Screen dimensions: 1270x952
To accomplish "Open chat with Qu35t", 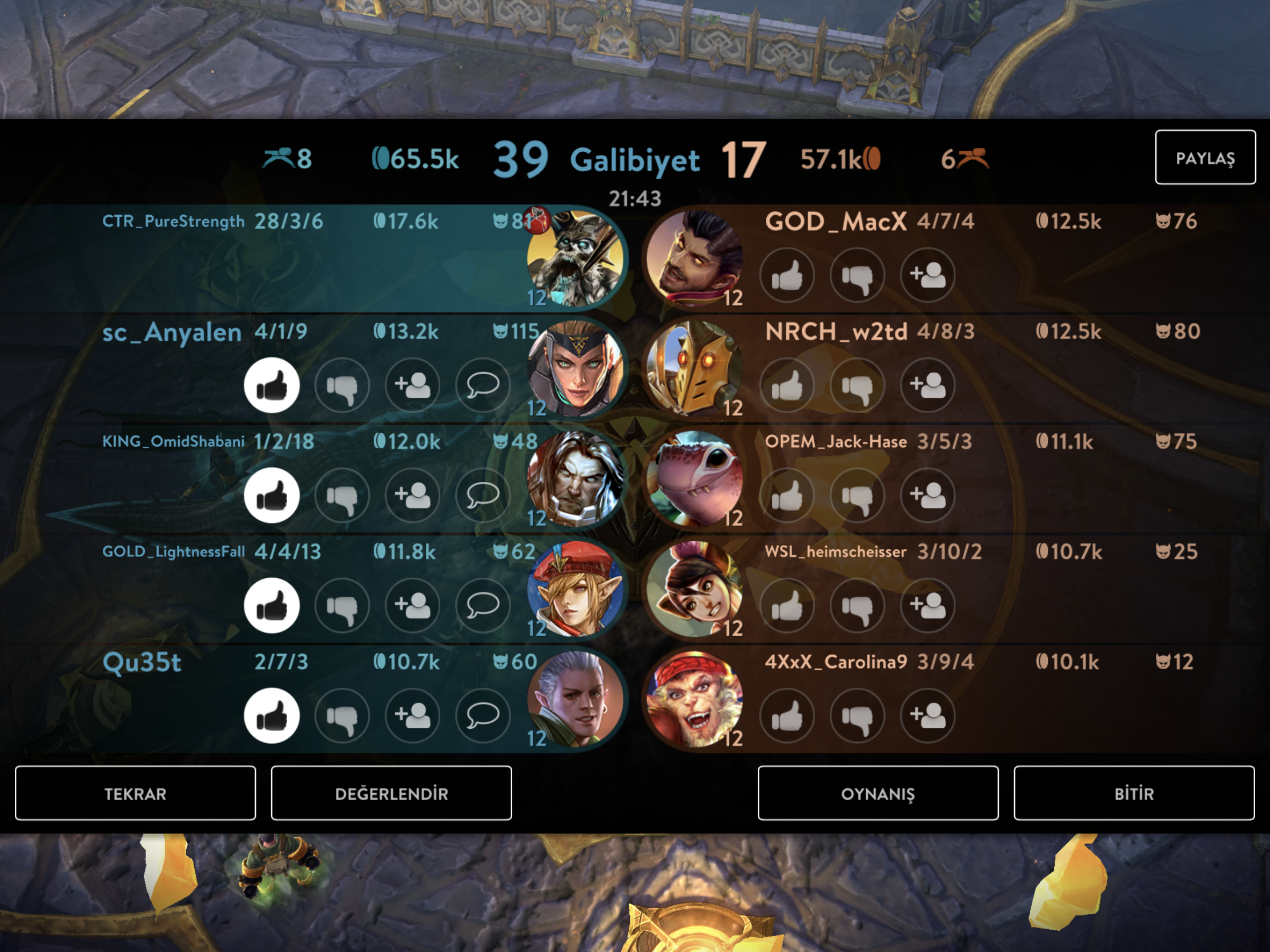I will tap(483, 716).
